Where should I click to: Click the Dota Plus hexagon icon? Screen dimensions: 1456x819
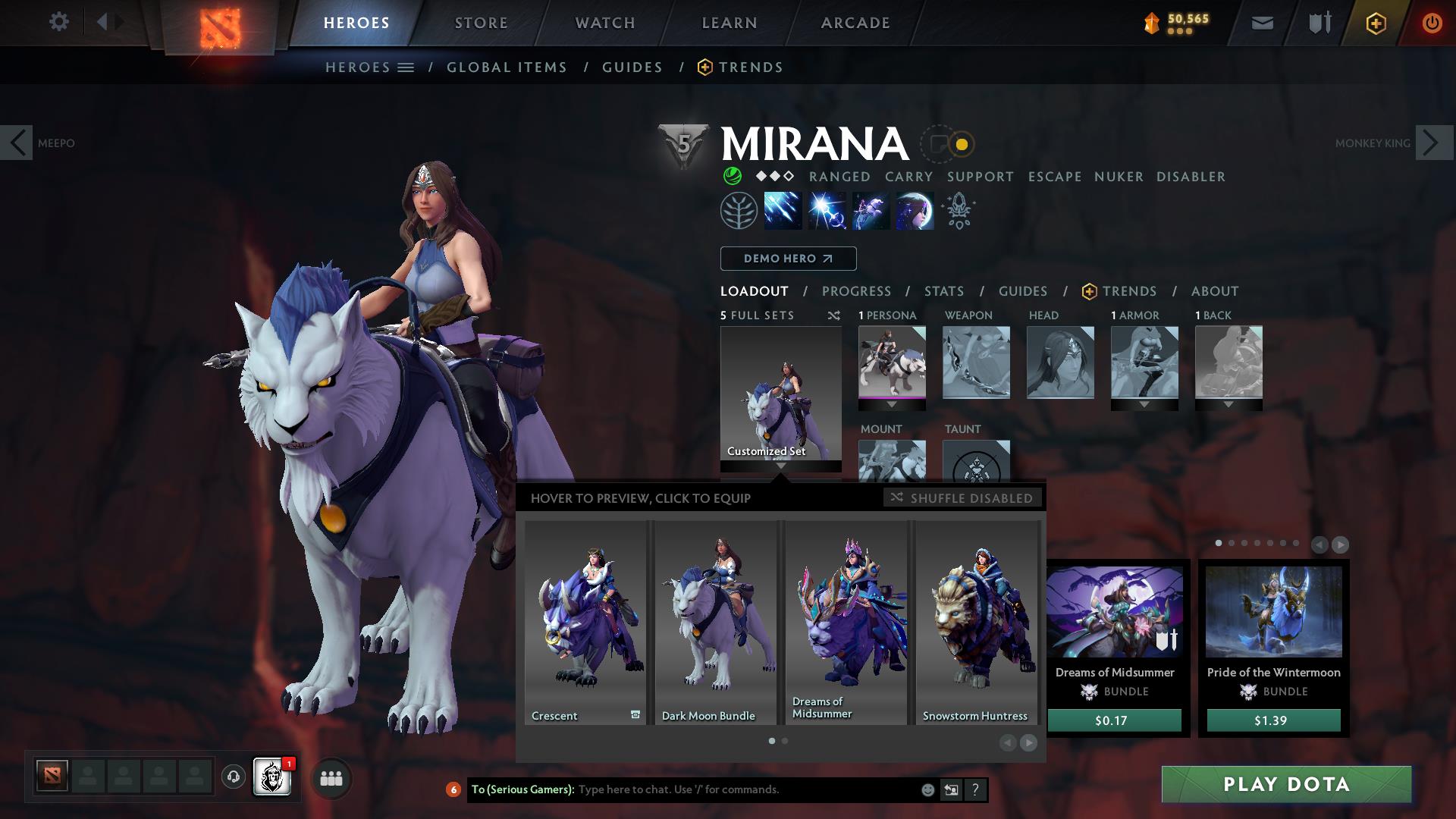coord(1375,22)
